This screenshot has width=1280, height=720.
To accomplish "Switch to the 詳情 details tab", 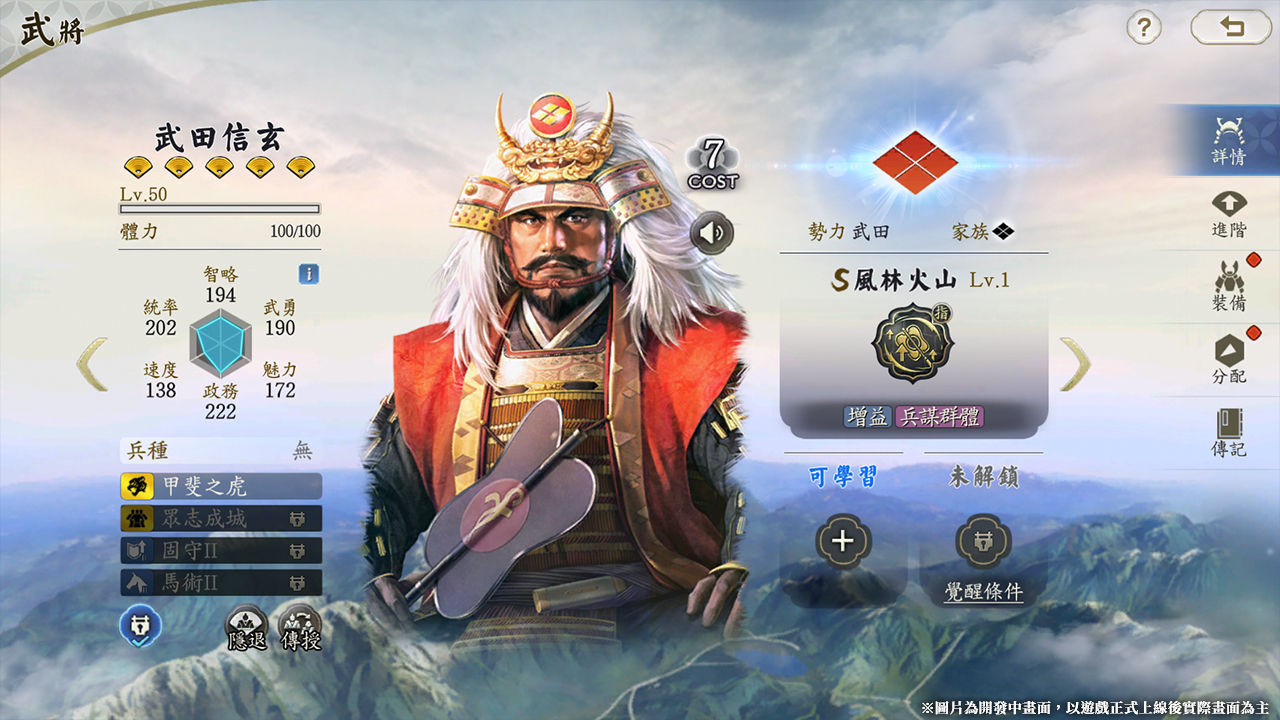I will click(x=1229, y=141).
